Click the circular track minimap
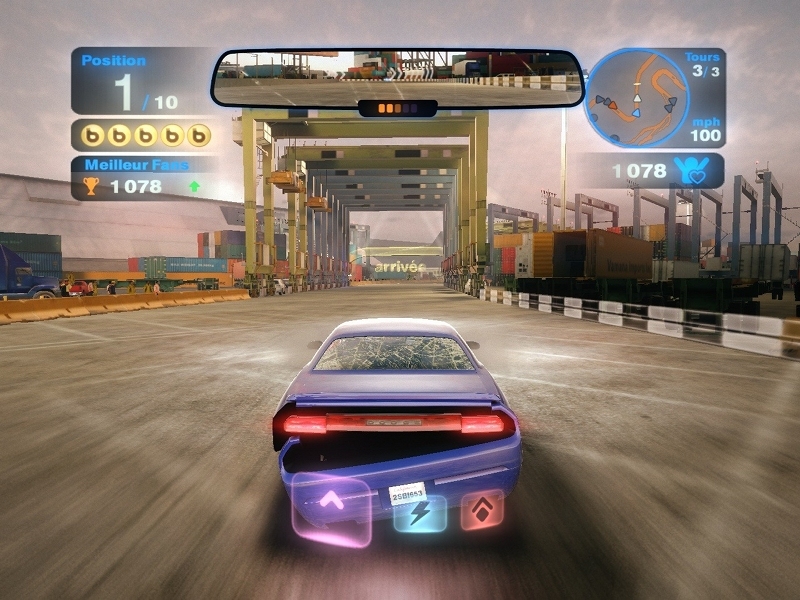 click(x=636, y=98)
